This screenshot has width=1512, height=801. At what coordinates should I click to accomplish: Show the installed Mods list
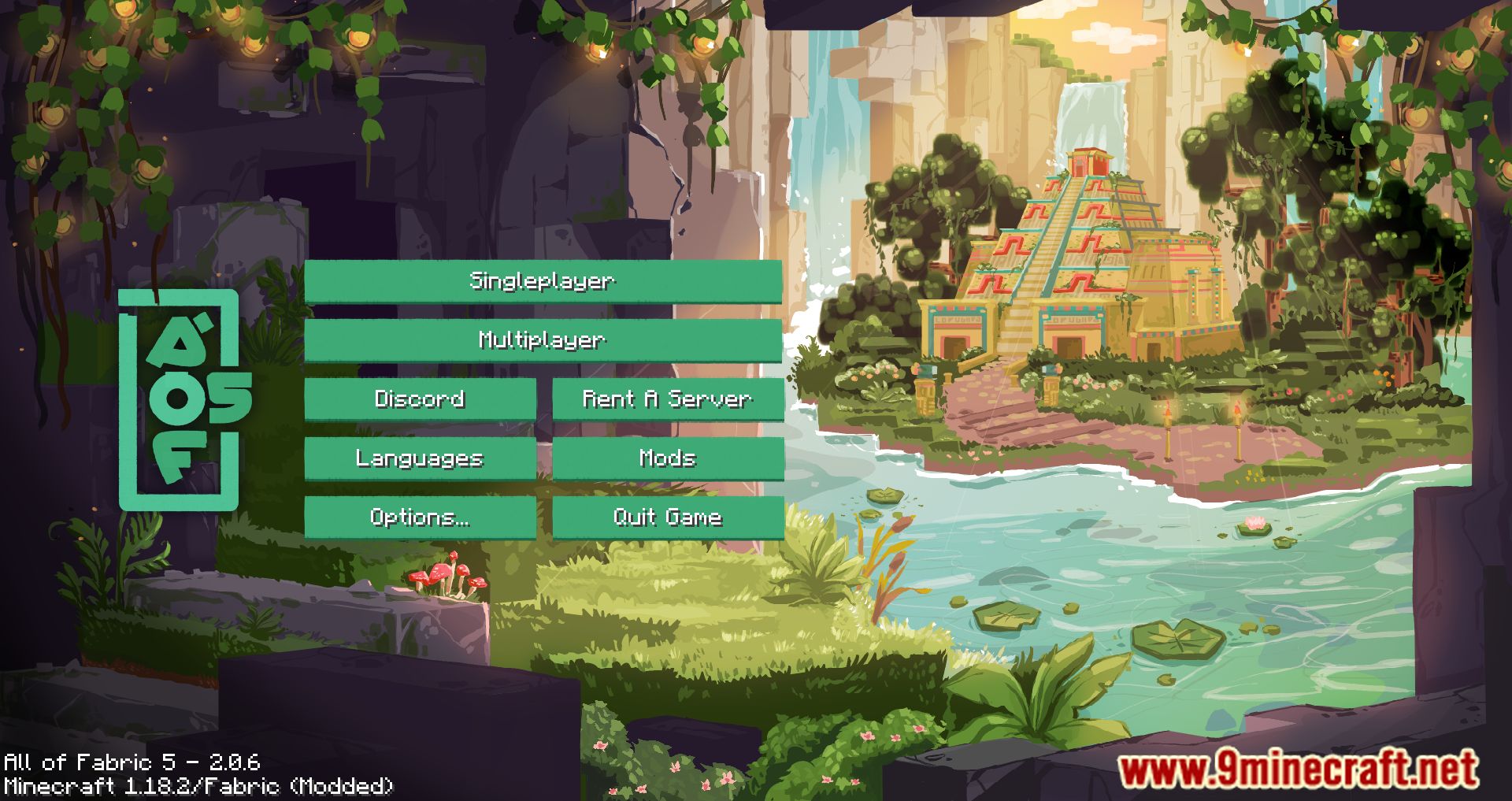pos(668,458)
